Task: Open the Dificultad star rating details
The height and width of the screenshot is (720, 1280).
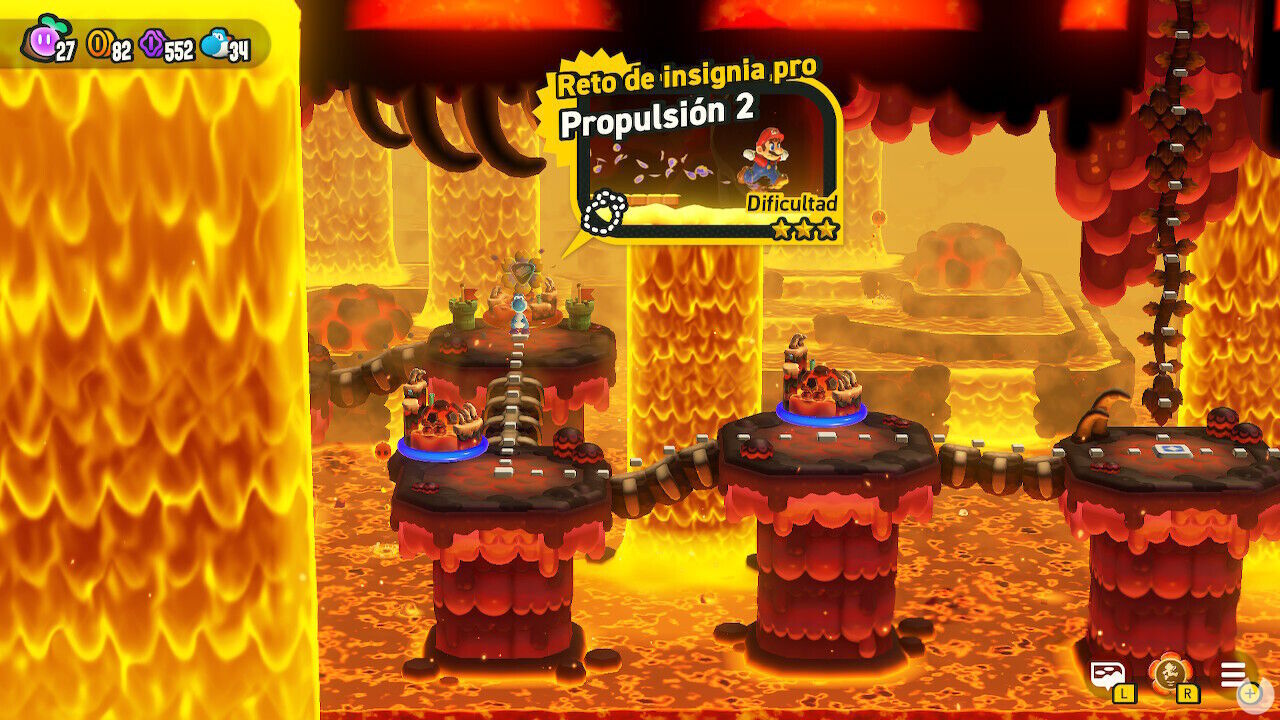Action: 795,204
